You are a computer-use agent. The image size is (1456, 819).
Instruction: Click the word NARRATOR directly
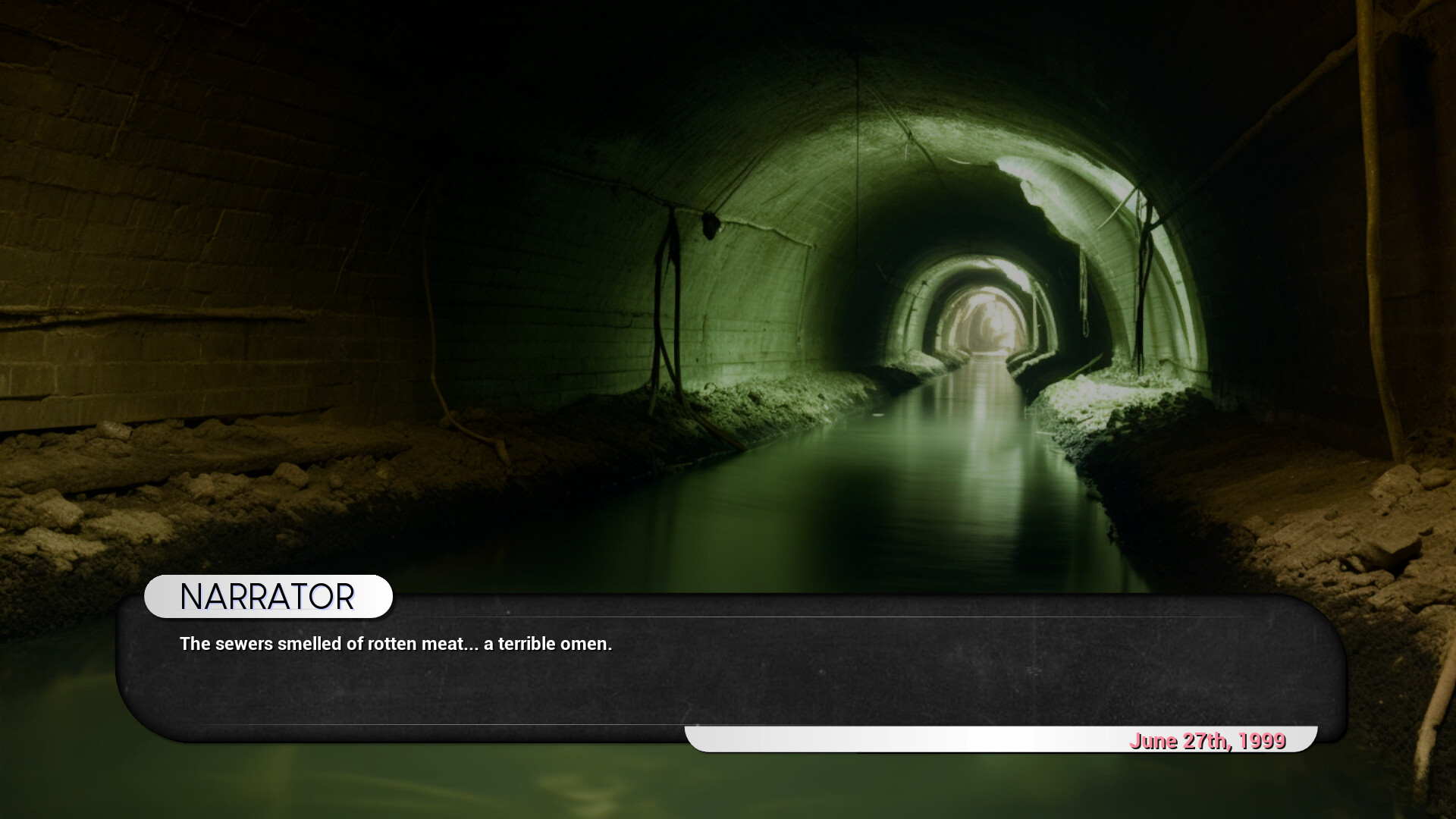tap(267, 596)
